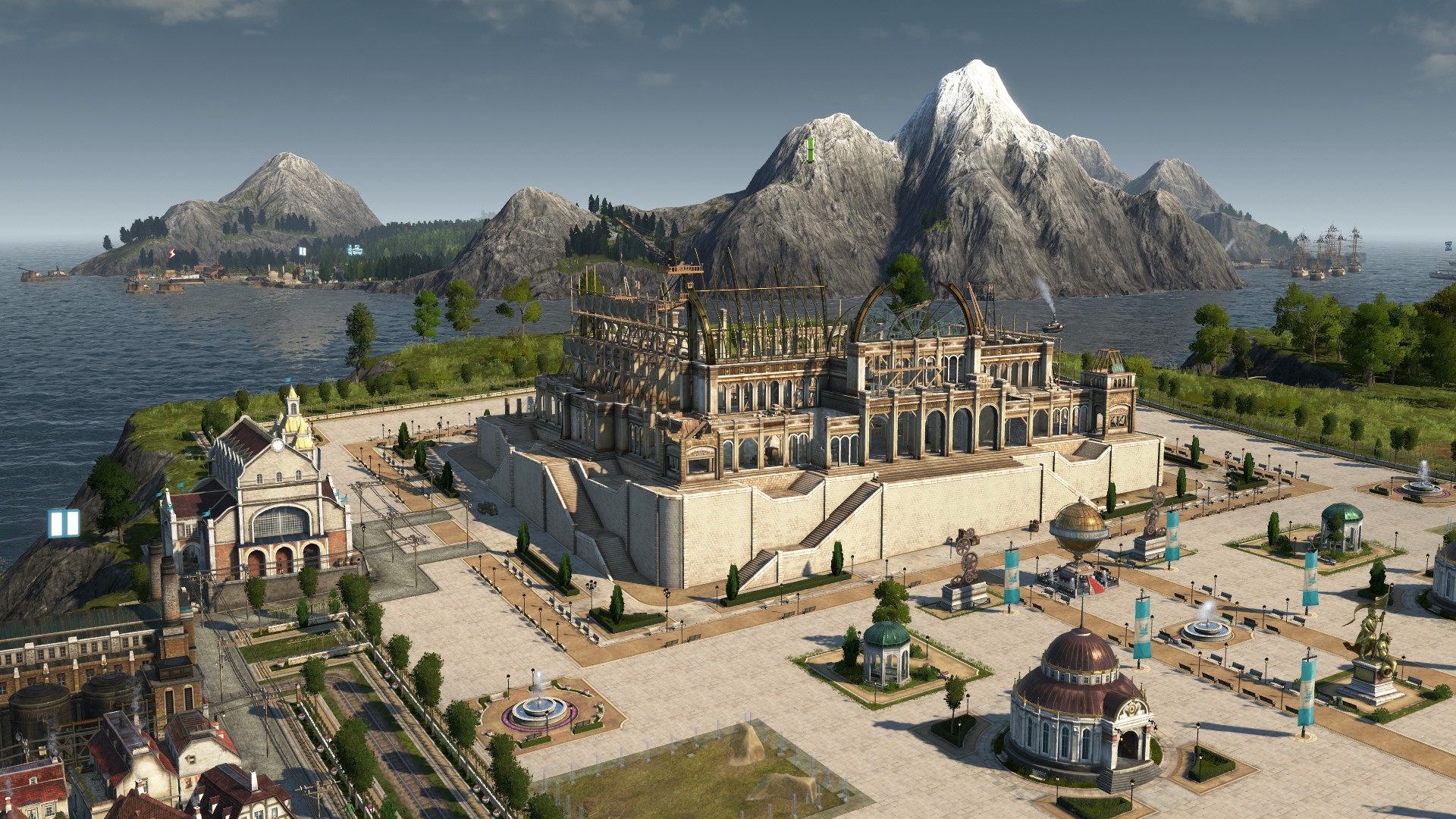Viewport: 1456px width, 819px height.
Task: Select the blue worker and bed status icon
Action: coord(354,249)
